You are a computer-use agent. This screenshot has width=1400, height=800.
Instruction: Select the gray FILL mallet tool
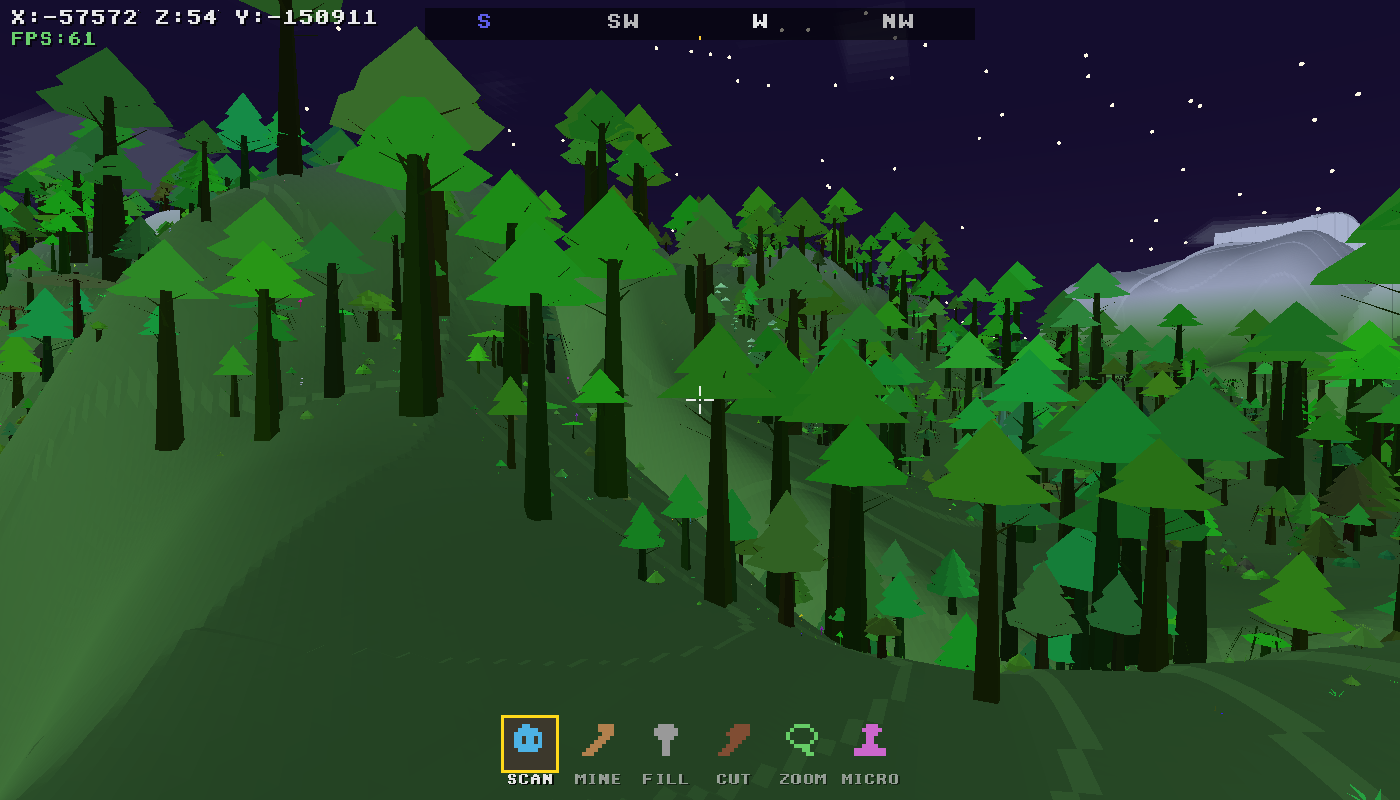point(666,742)
